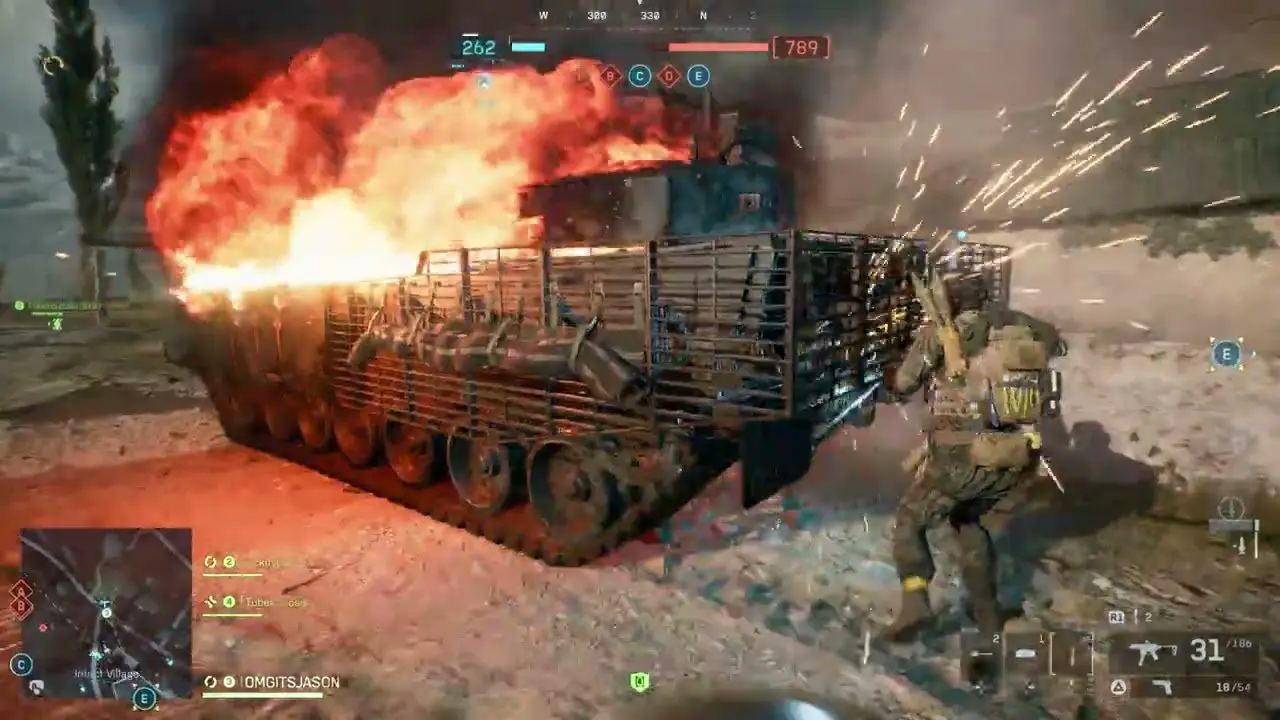This screenshot has height=720, width=1280.
Task: Select the B objective diamond in top capture bar
Action: click(x=609, y=75)
